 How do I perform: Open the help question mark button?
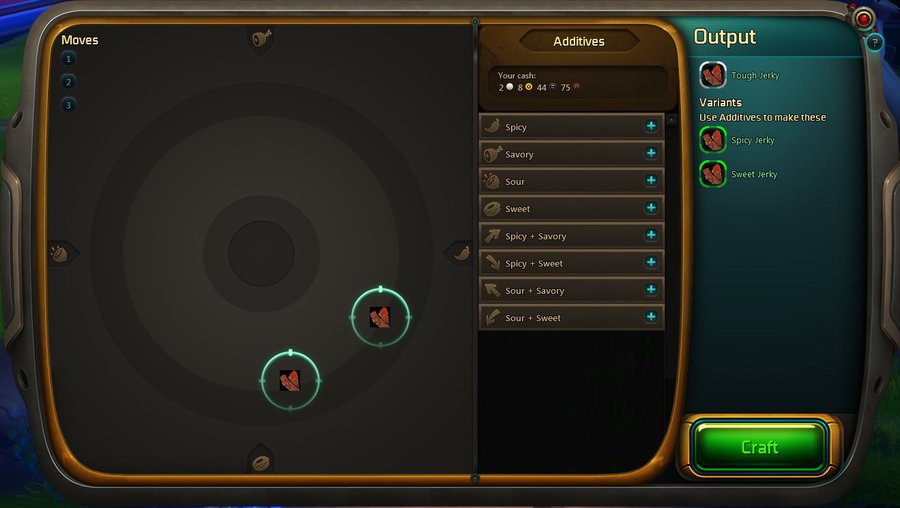874,42
